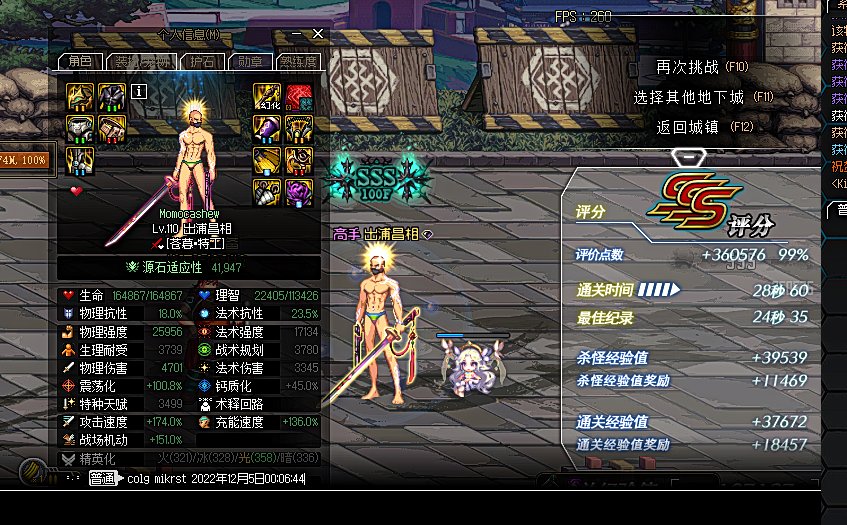
Task: Click the 普通 chat channel selector
Action: point(102,479)
